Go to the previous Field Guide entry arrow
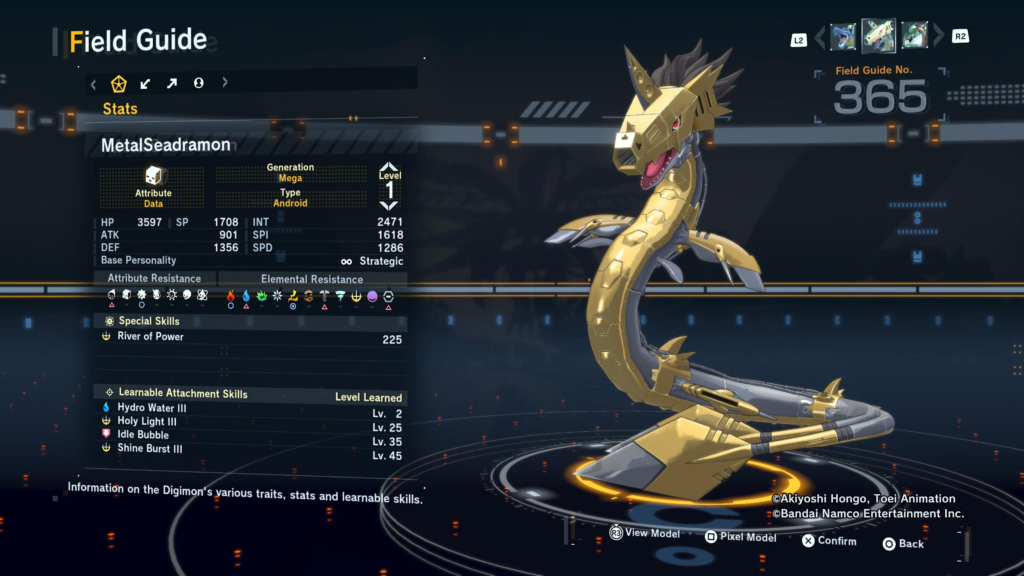This screenshot has height=576, width=1024. [821, 38]
